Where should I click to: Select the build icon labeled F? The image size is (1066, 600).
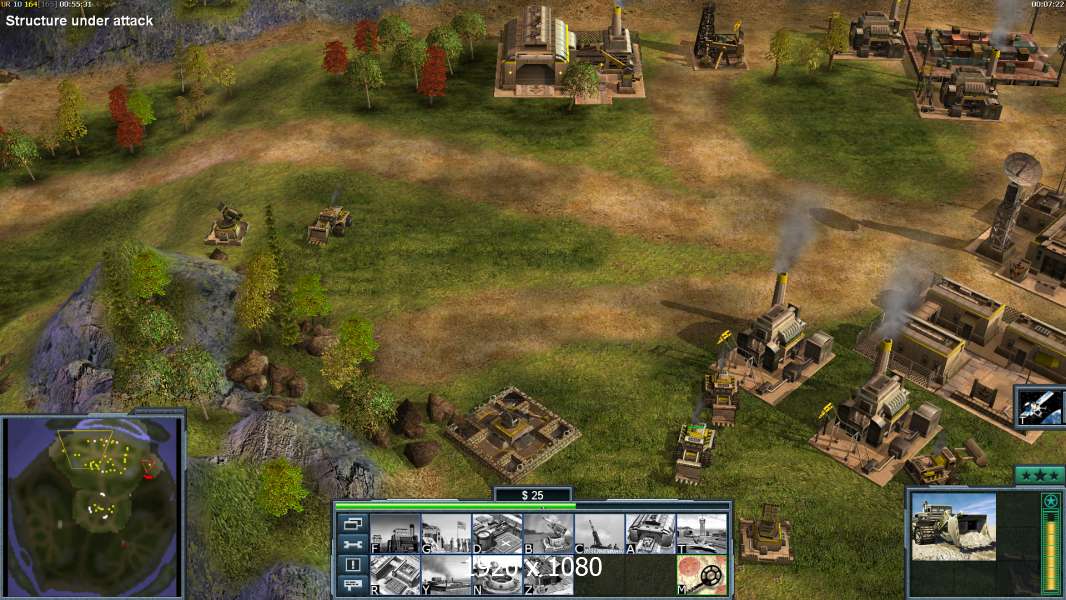click(x=395, y=533)
